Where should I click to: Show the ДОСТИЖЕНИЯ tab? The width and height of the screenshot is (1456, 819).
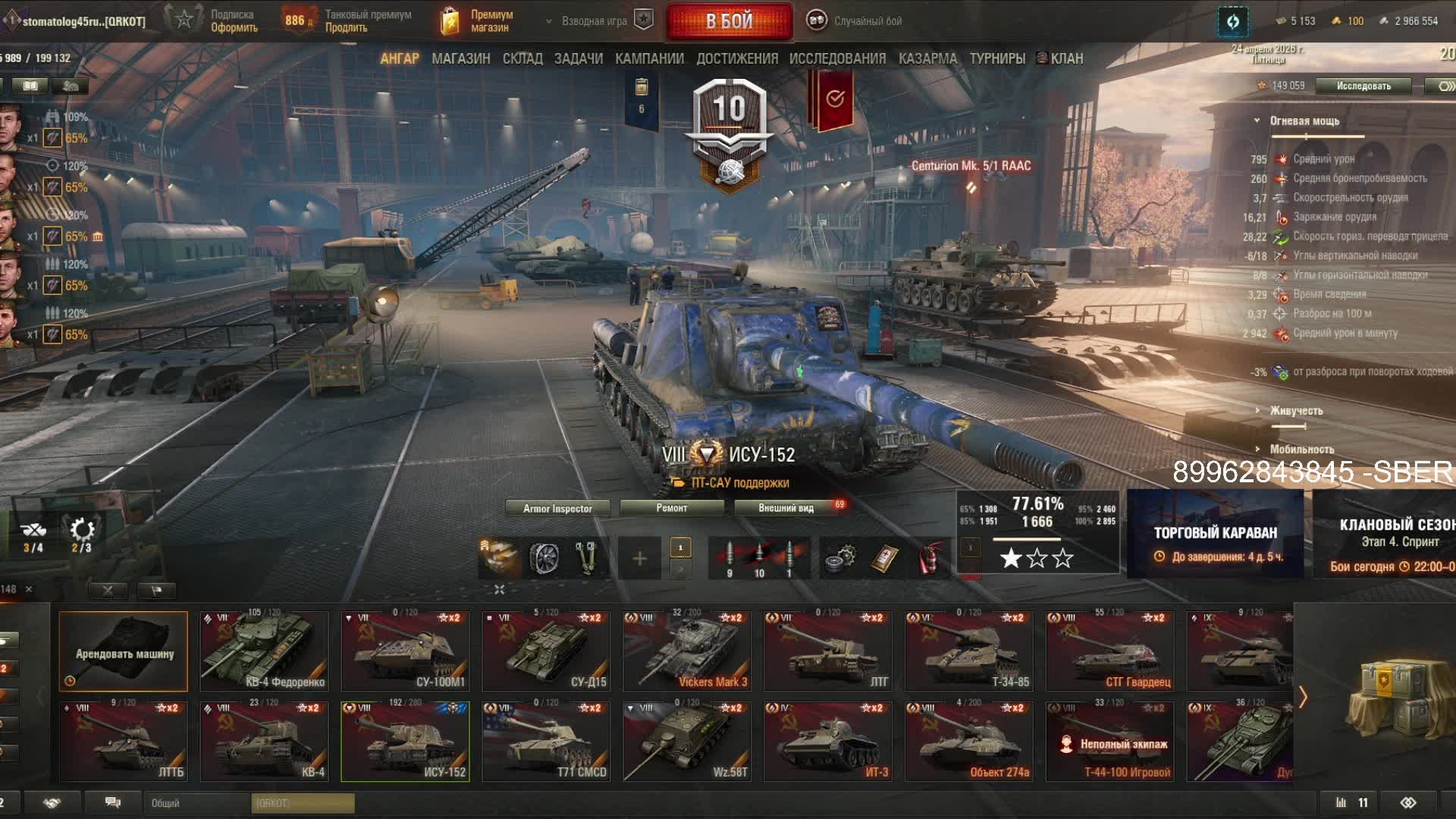click(737, 58)
